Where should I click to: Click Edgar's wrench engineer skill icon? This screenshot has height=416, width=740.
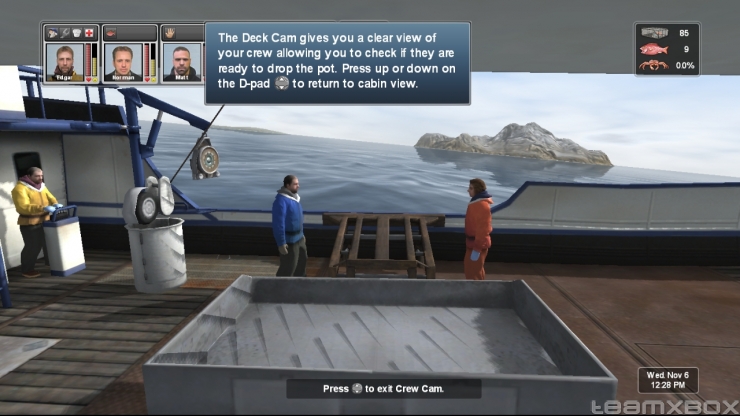65,32
